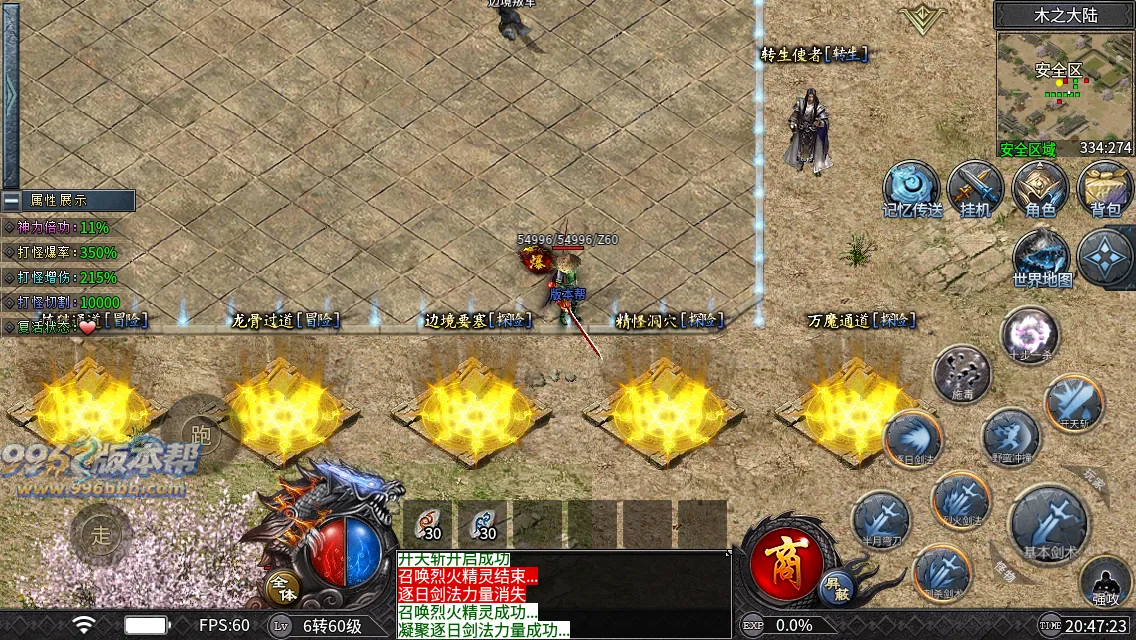Toggle 挂机 auto-battle mode
This screenshot has width=1136, height=640.
975,188
